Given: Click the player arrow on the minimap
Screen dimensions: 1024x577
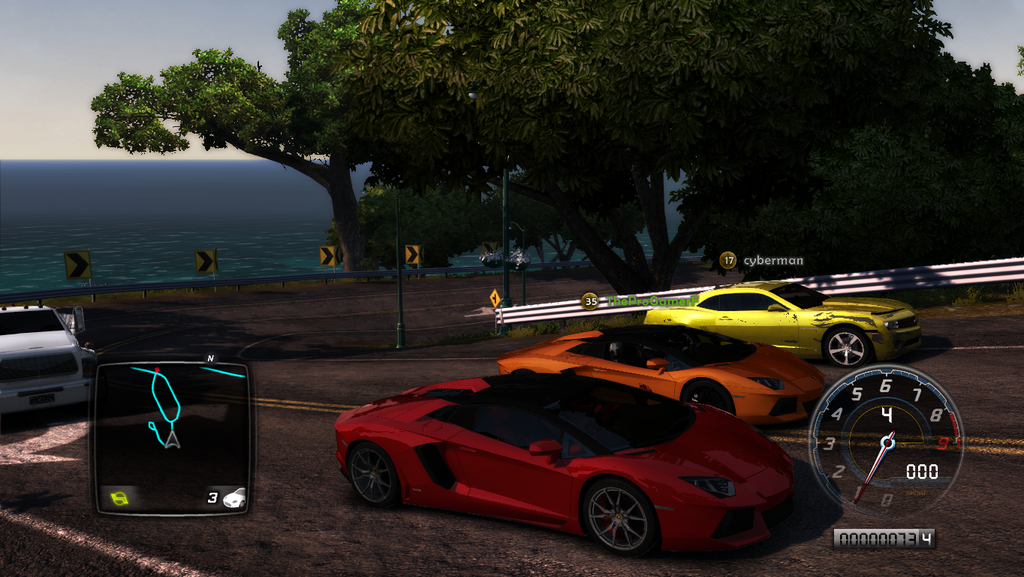Looking at the screenshot, I should coord(172,439).
